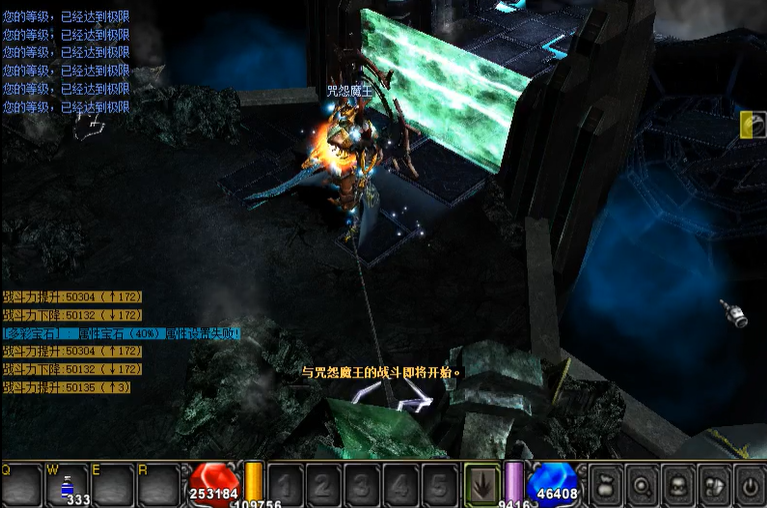Open the inventory bag icon
The width and height of the screenshot is (767, 508).
click(x=606, y=485)
